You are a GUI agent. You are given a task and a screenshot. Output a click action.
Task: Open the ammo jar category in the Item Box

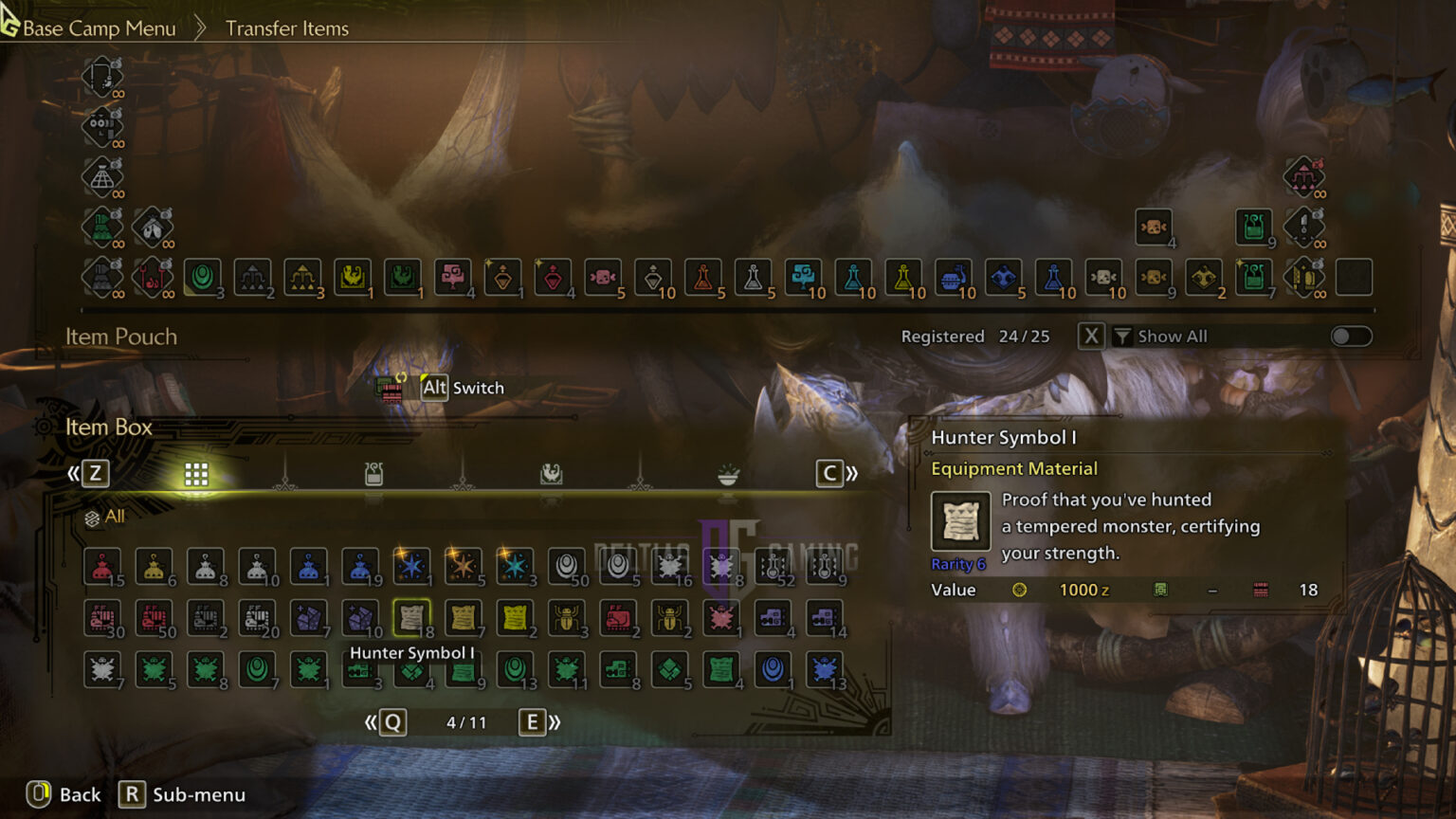[373, 473]
